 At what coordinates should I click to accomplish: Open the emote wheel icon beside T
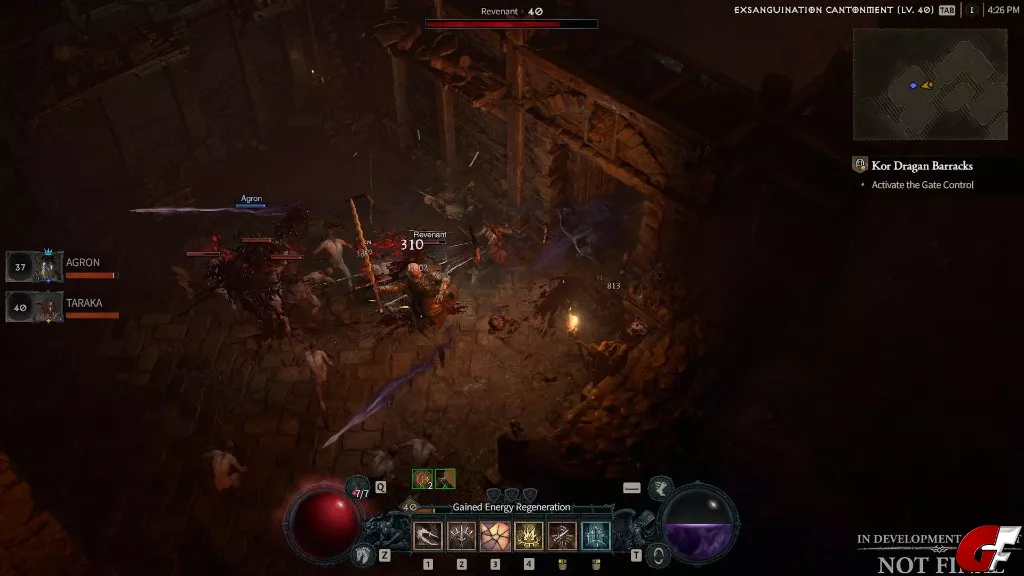click(657, 554)
